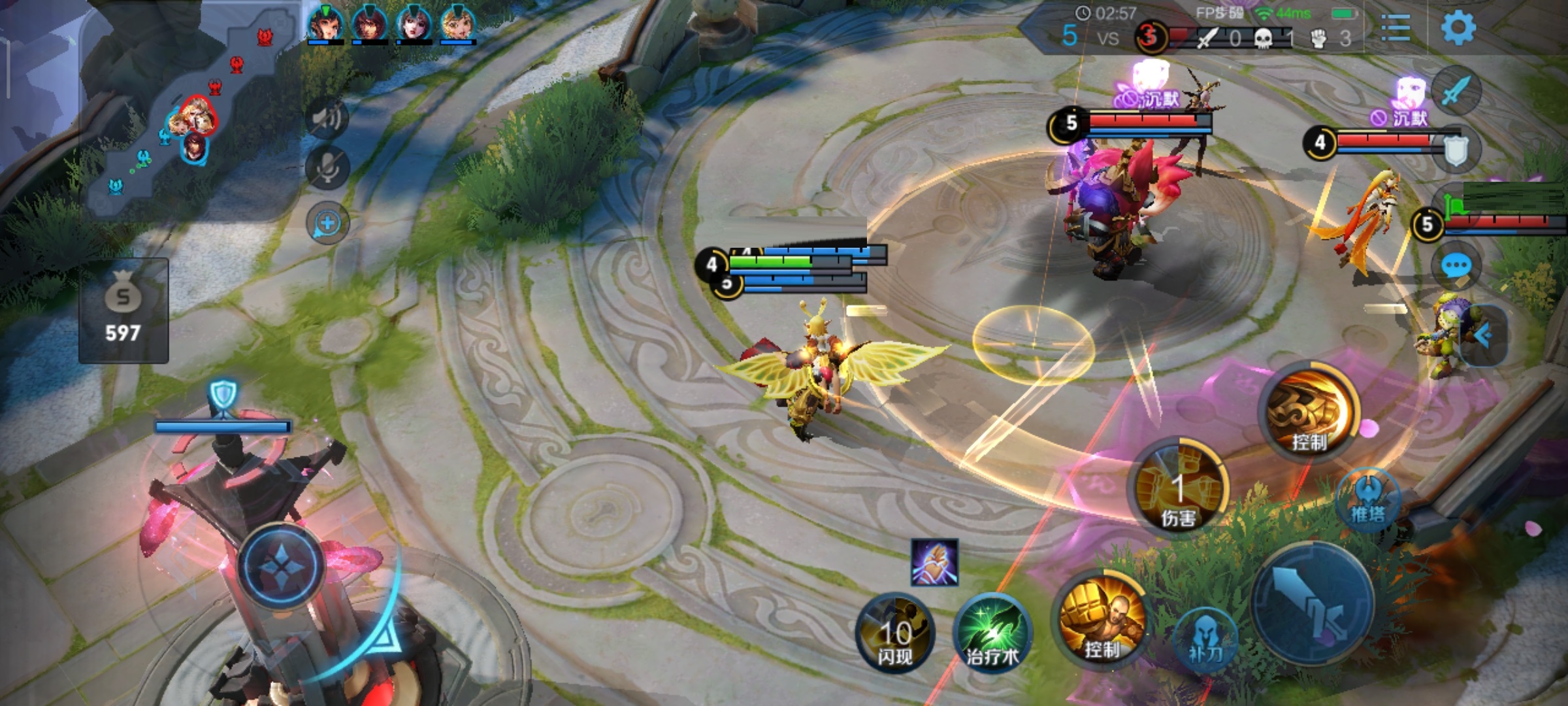Open the gold shop showing 597
This screenshot has width=1568, height=706.
point(123,311)
